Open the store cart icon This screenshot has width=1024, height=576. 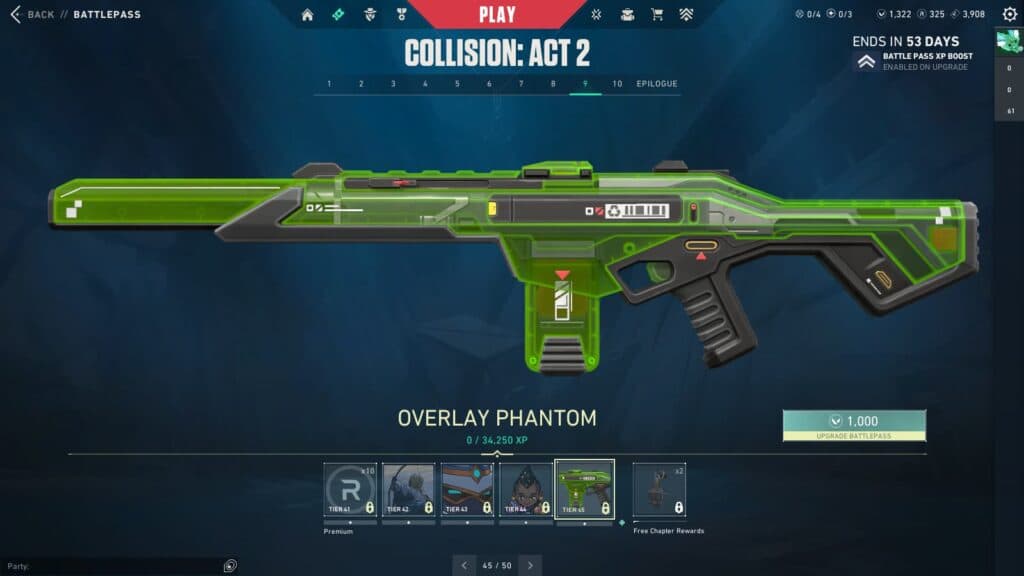(x=657, y=15)
